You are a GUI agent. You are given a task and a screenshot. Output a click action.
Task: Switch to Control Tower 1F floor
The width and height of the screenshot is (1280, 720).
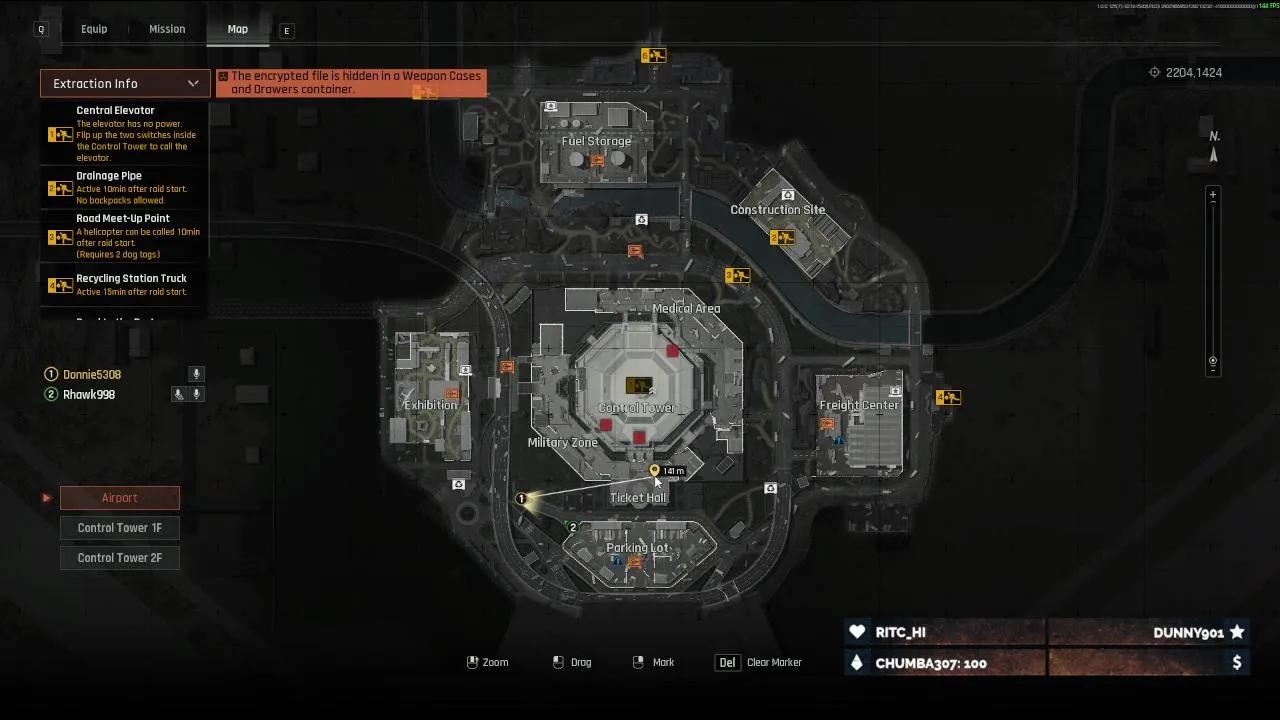click(120, 528)
